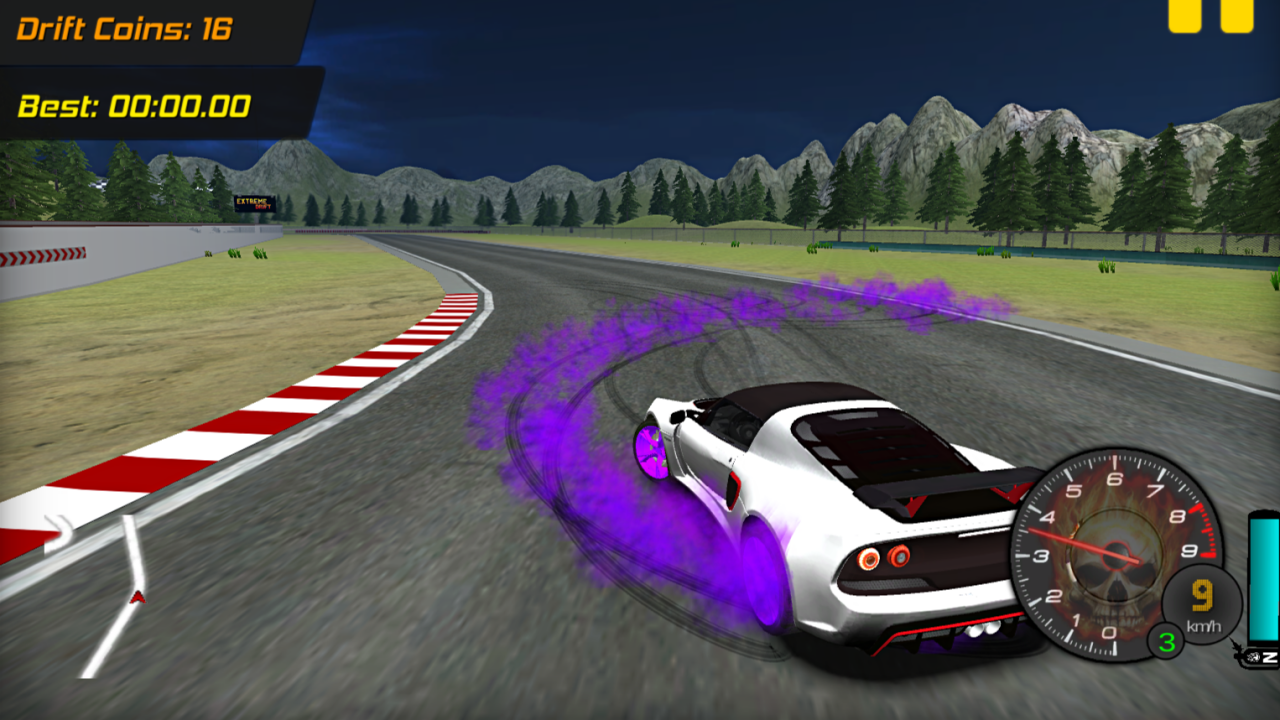
Task: Select the white drifting car
Action: 820,520
